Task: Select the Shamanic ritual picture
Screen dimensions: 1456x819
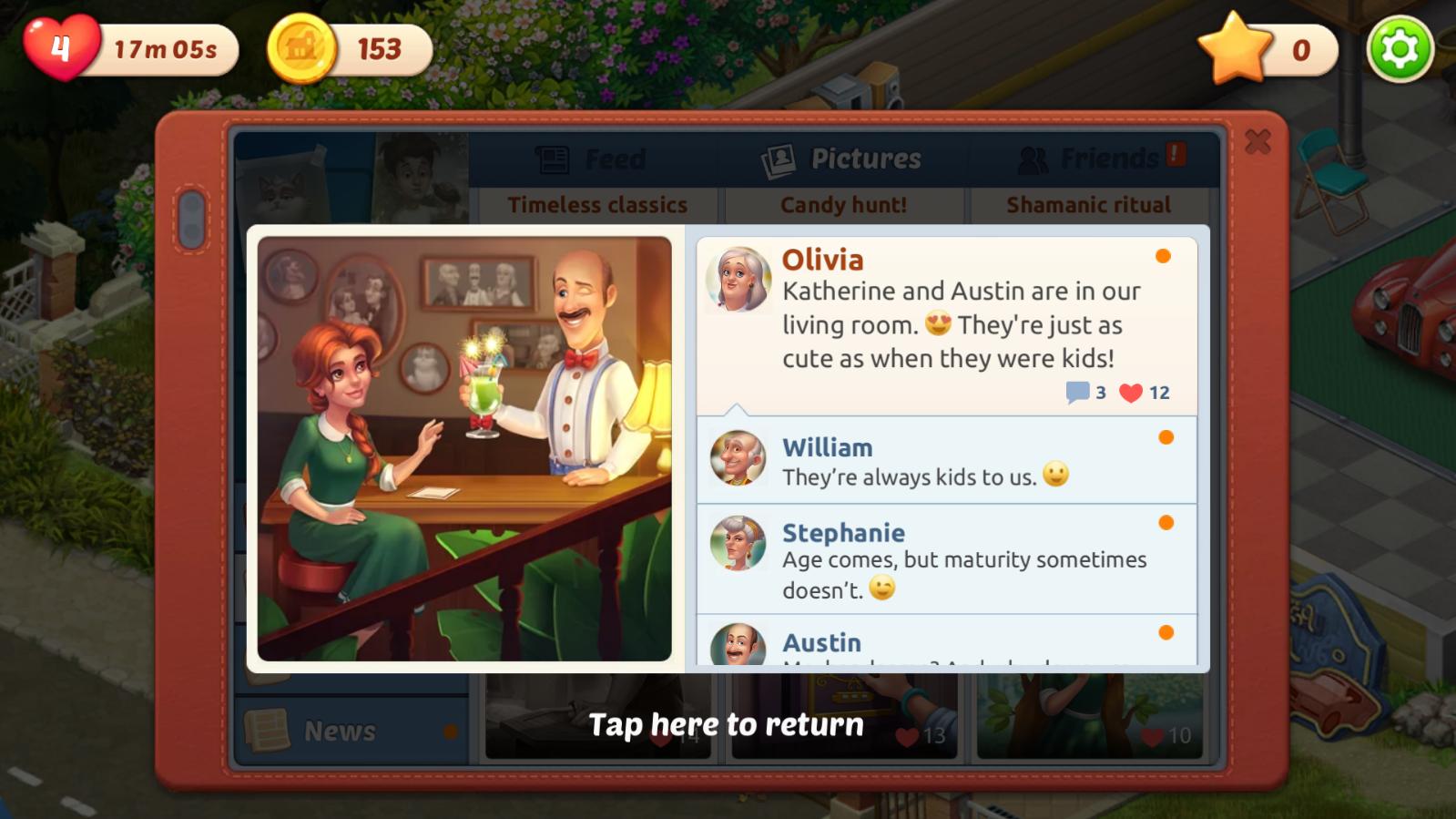Action: (x=1088, y=205)
